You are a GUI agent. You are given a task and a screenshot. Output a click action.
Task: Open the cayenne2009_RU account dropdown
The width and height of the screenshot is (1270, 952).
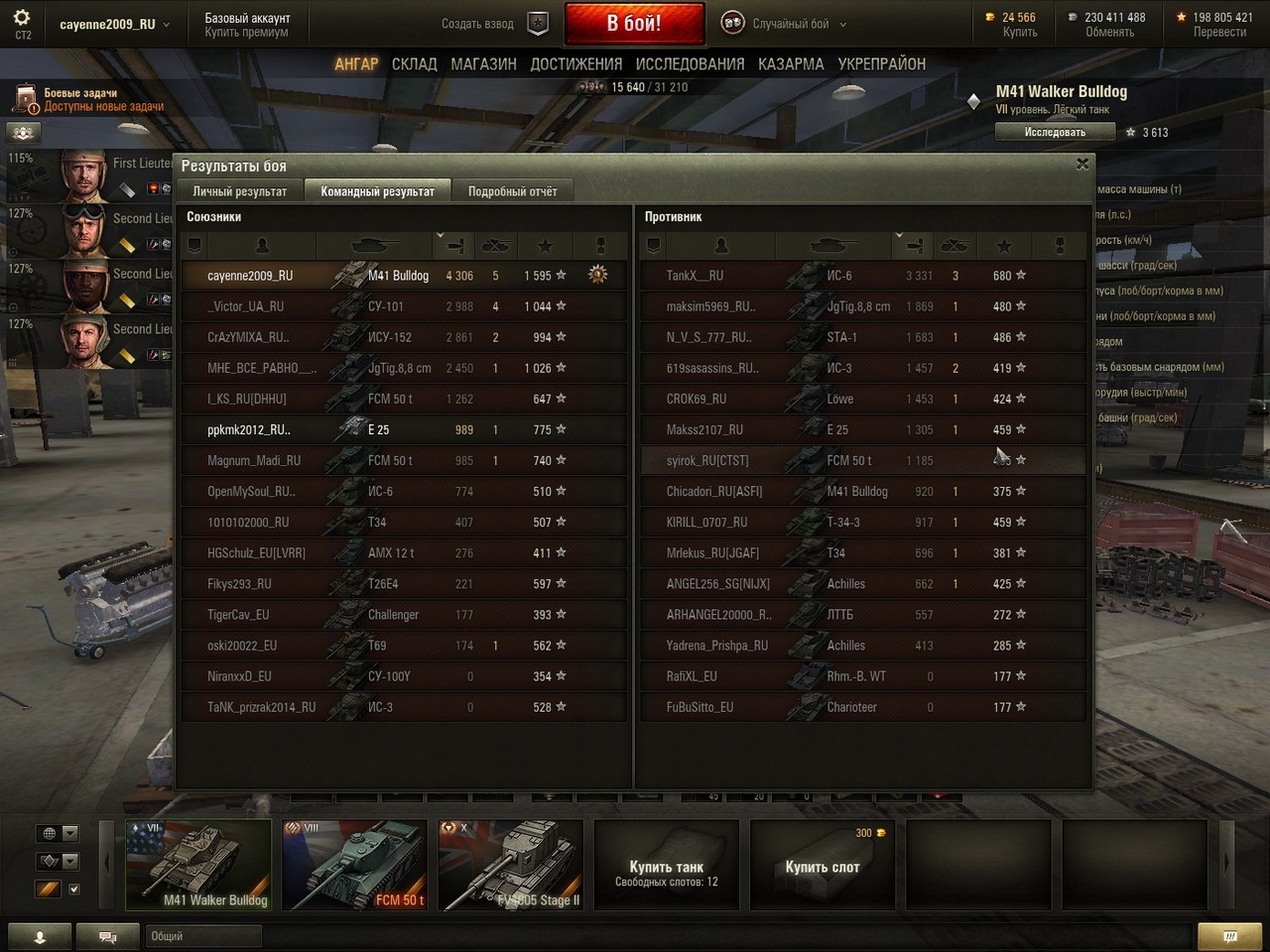click(114, 24)
